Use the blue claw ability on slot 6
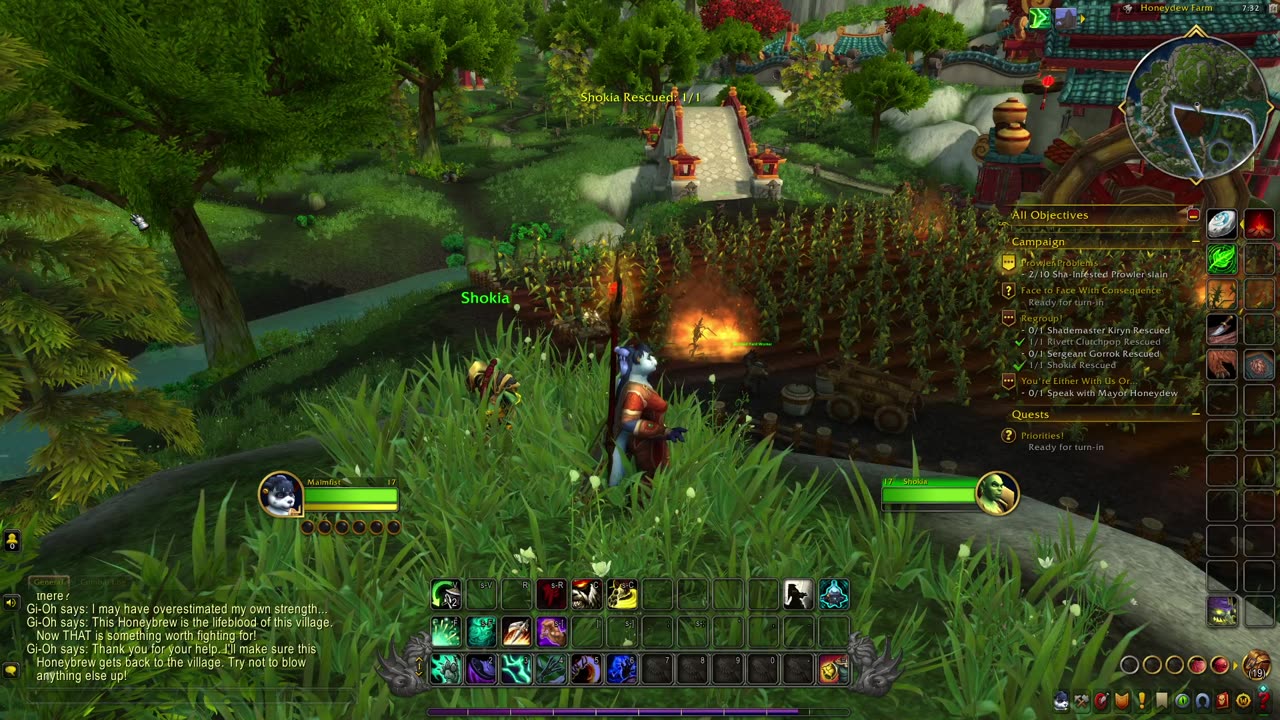 tap(621, 668)
